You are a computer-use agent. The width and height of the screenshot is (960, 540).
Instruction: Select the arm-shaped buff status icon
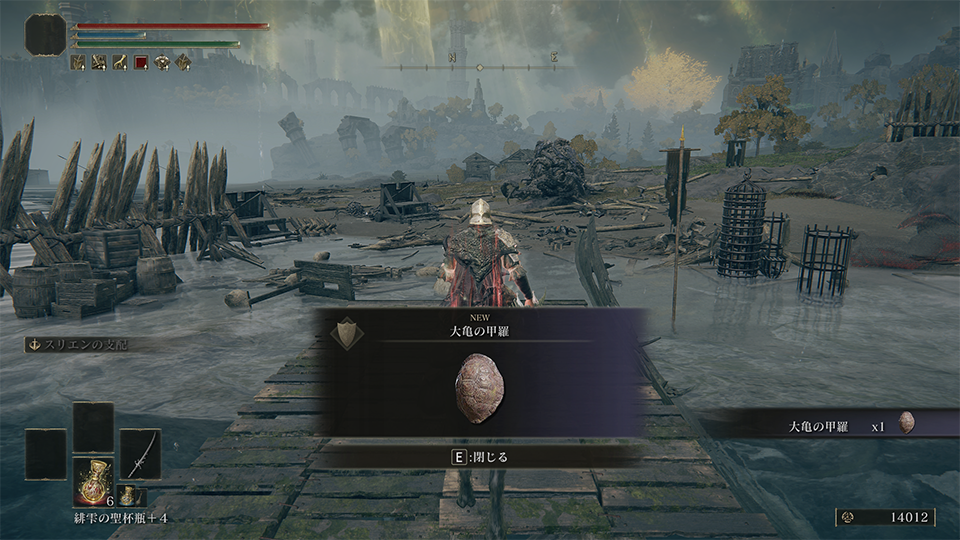point(120,63)
